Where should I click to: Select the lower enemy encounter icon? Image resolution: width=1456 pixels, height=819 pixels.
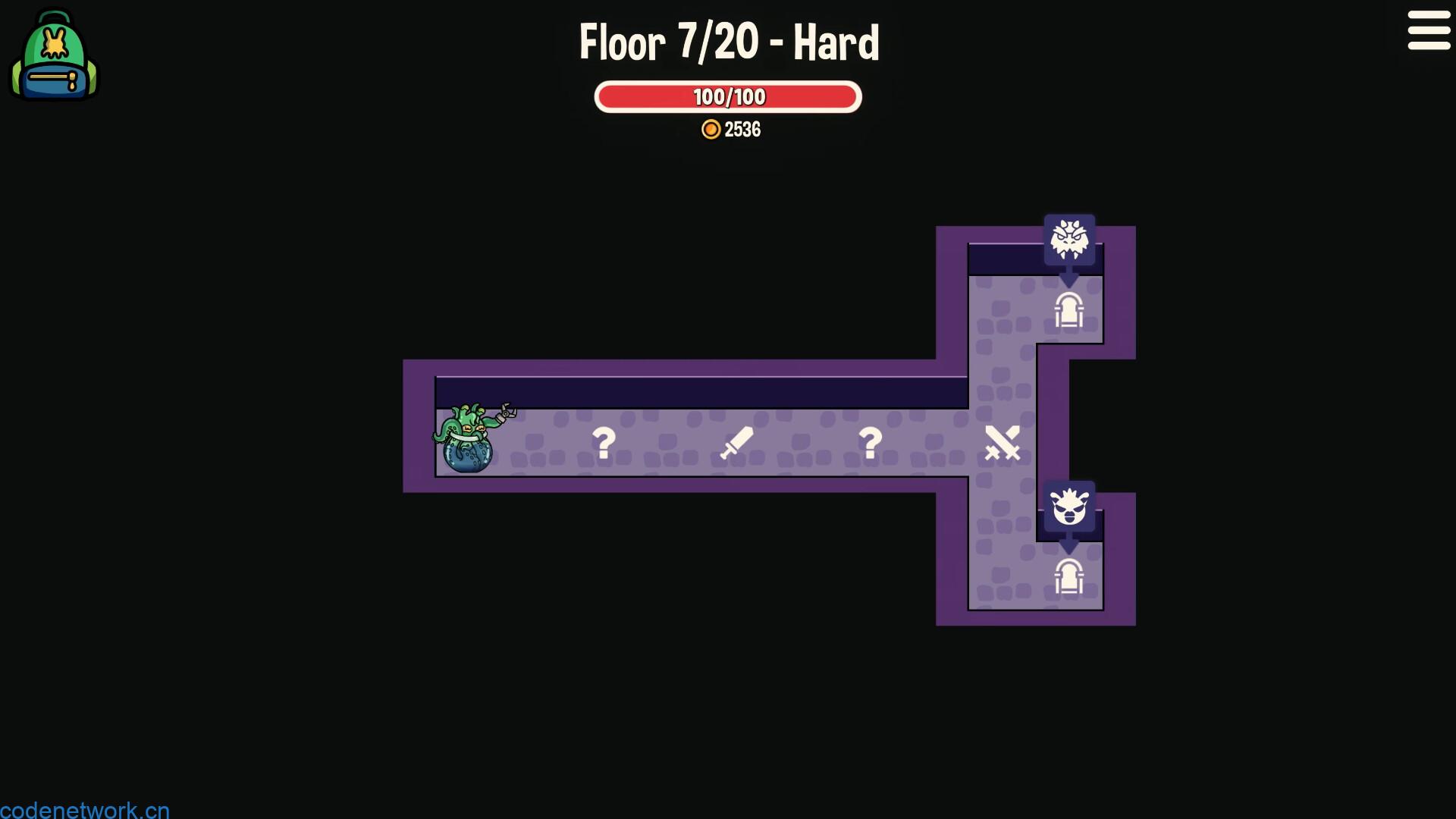click(1071, 508)
